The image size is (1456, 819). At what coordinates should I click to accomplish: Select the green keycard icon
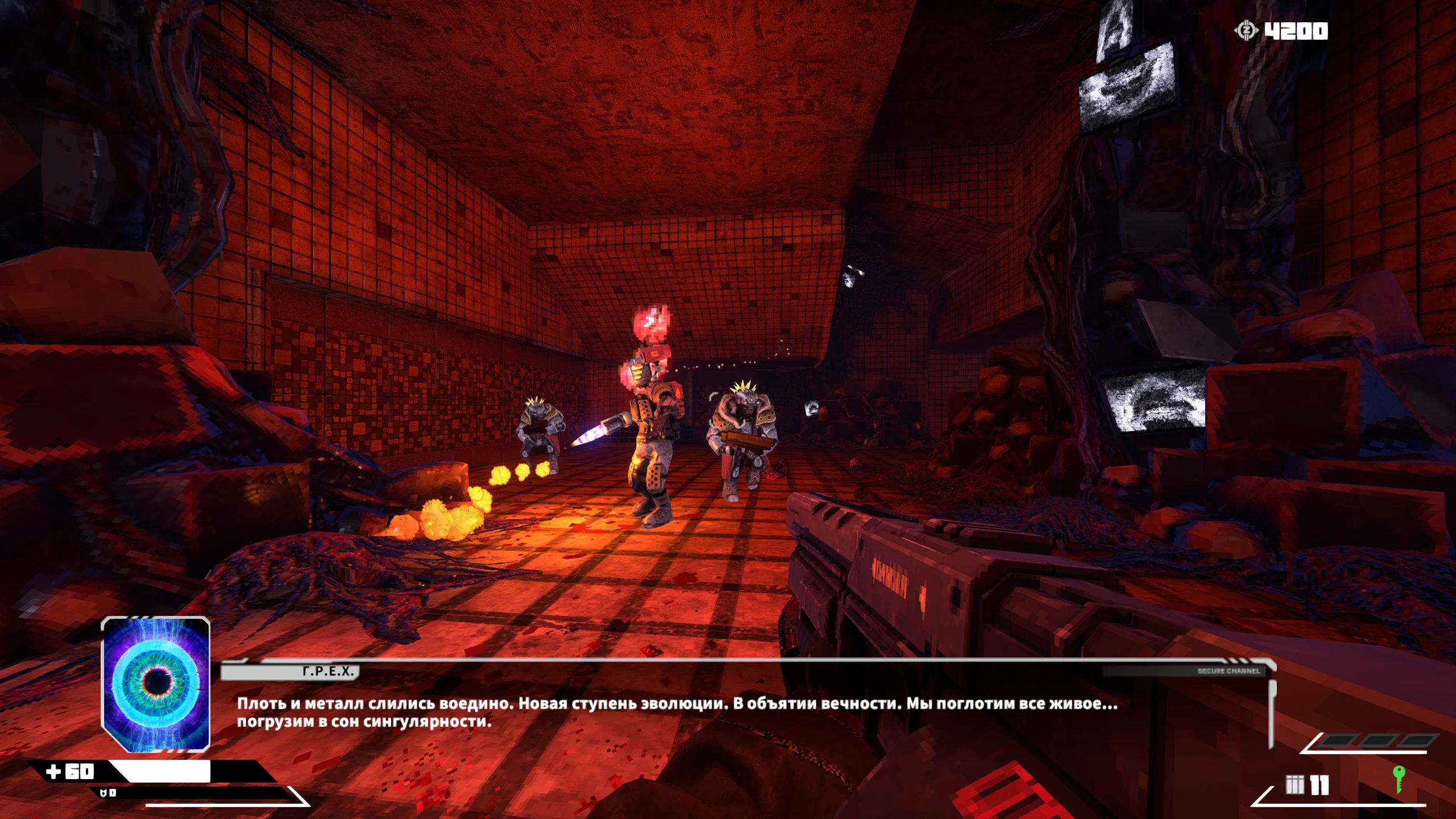tap(1399, 779)
